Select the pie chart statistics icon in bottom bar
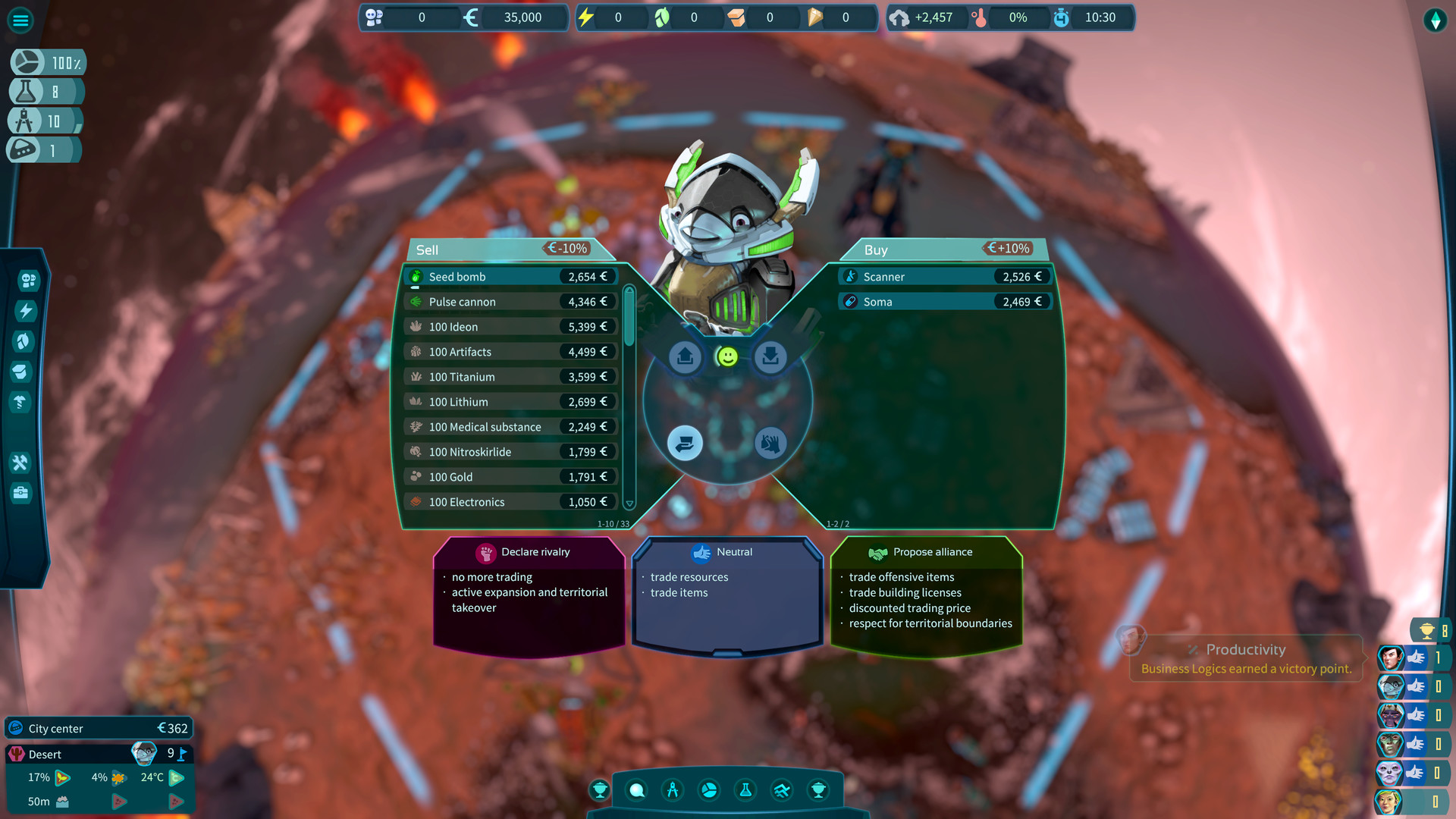1456x819 pixels. (x=709, y=790)
